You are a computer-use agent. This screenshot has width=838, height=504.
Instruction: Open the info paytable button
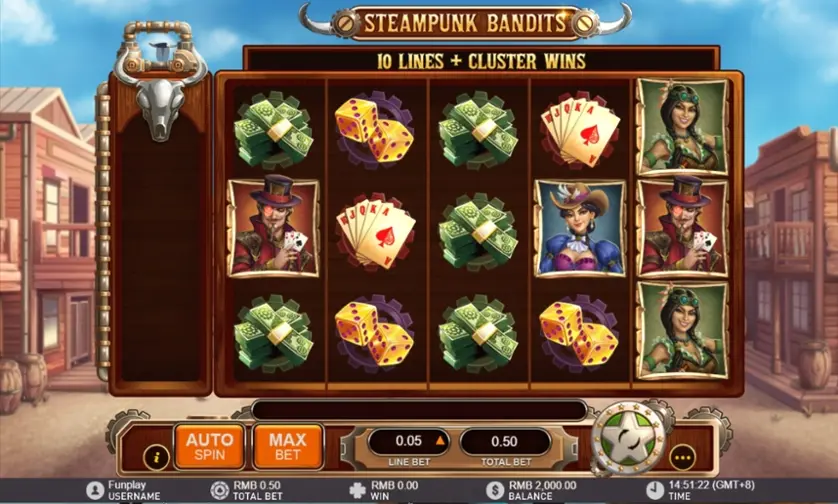[x=156, y=458]
